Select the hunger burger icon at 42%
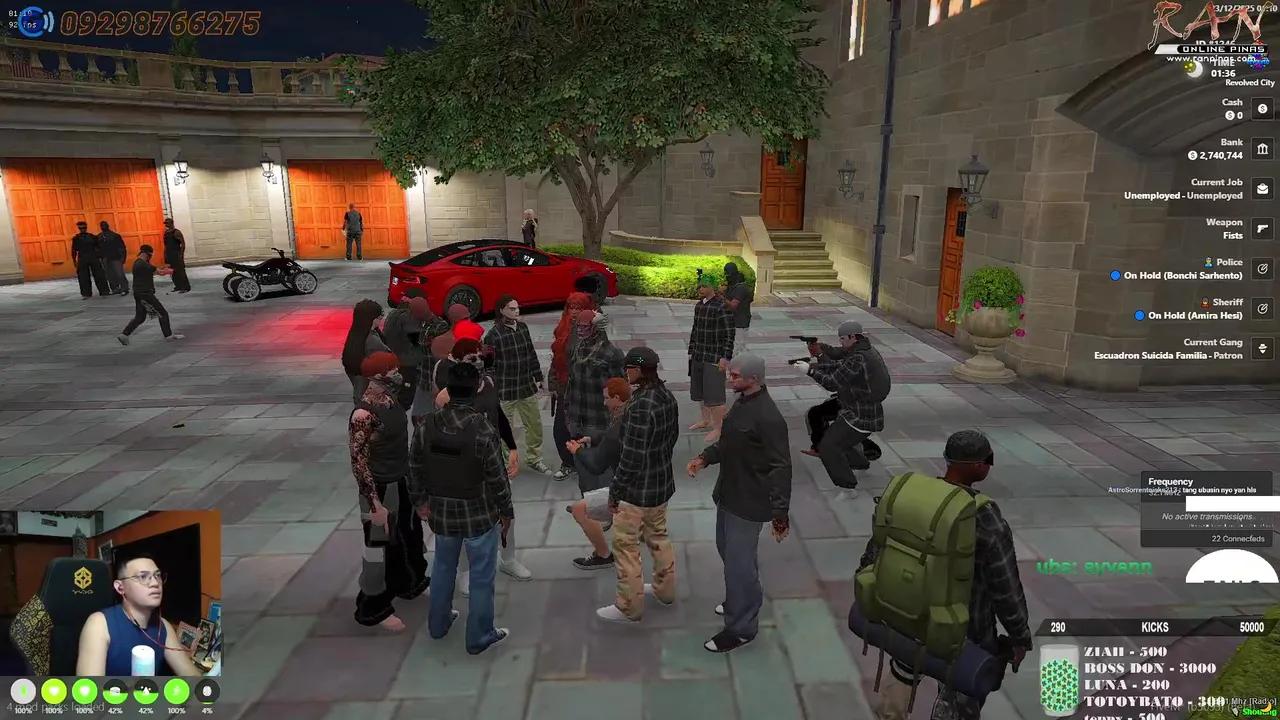This screenshot has height=720, width=1280. (x=114, y=691)
